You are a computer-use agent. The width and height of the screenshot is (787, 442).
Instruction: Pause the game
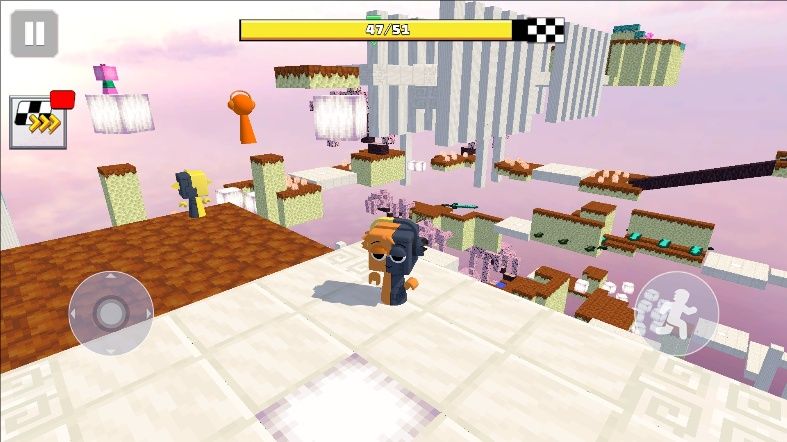pos(34,33)
